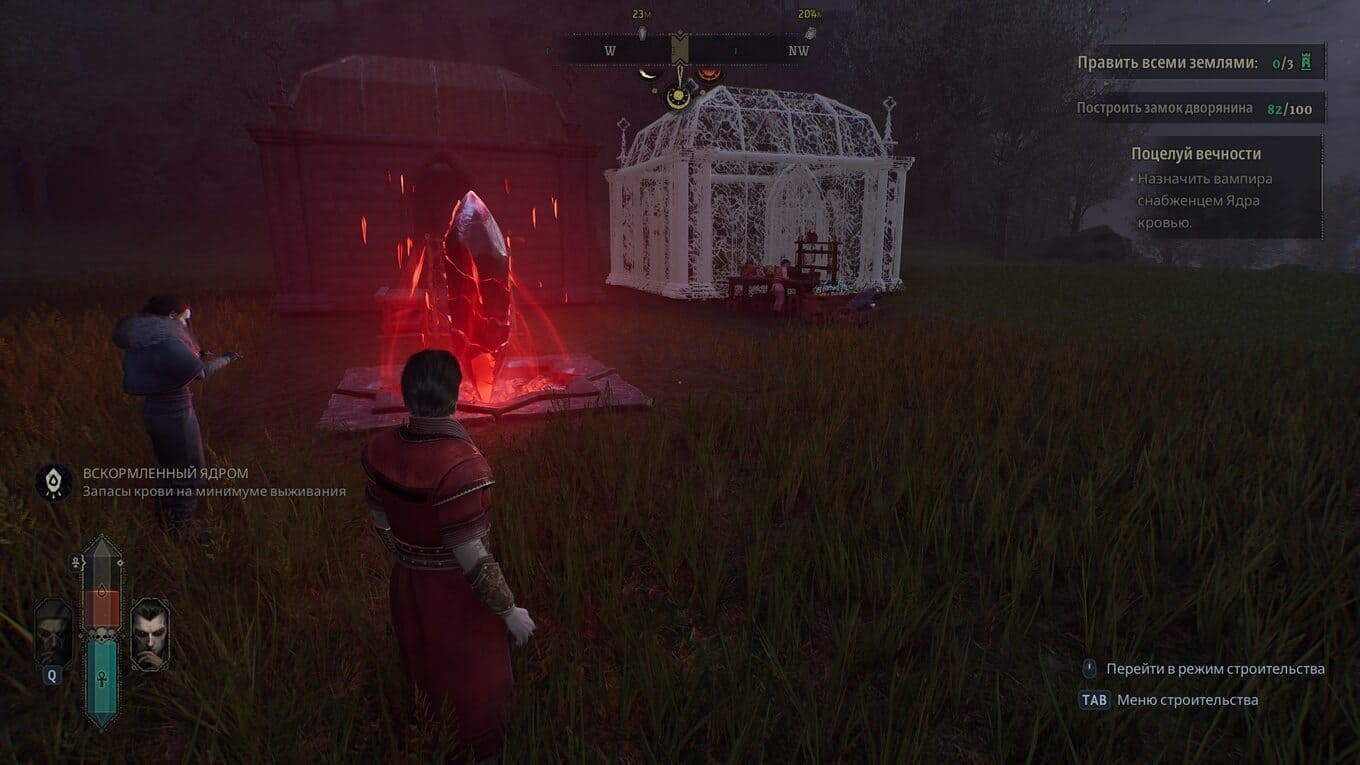This screenshot has height=765, width=1360.
Task: Select the dark-haired vampire portrait
Action: pyautogui.click(x=150, y=633)
